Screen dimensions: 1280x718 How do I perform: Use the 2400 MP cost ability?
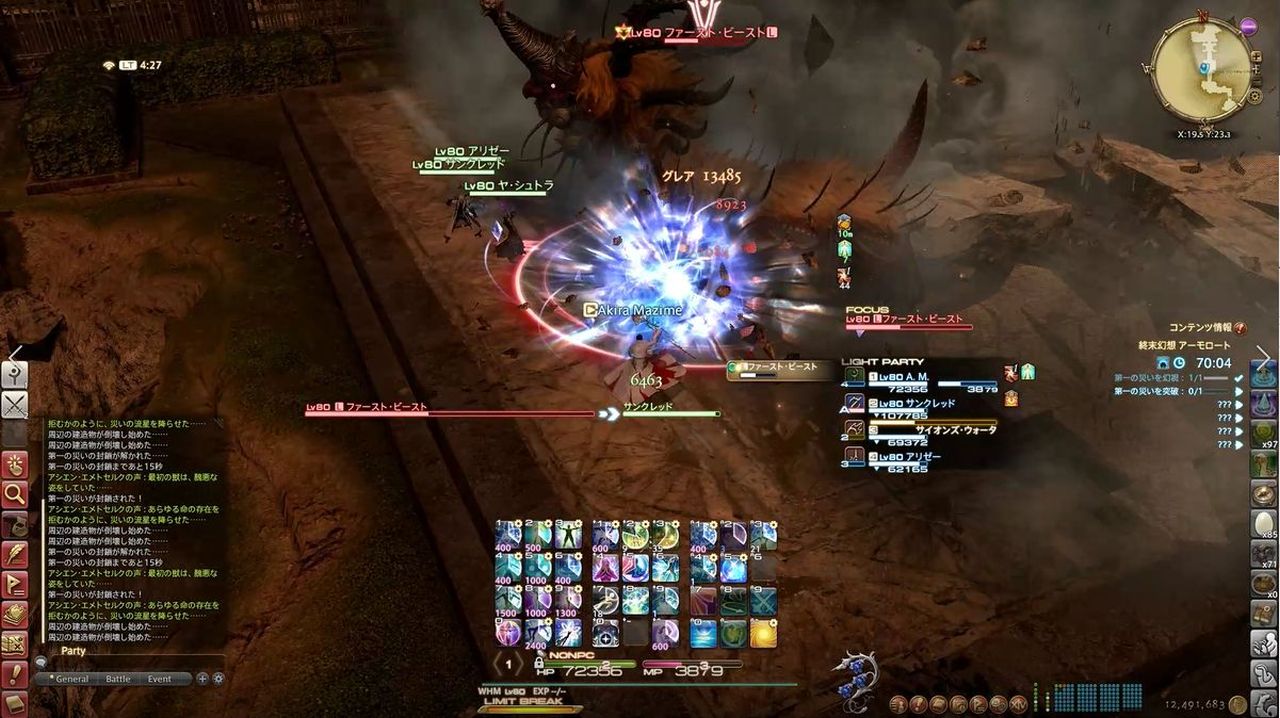coord(539,632)
